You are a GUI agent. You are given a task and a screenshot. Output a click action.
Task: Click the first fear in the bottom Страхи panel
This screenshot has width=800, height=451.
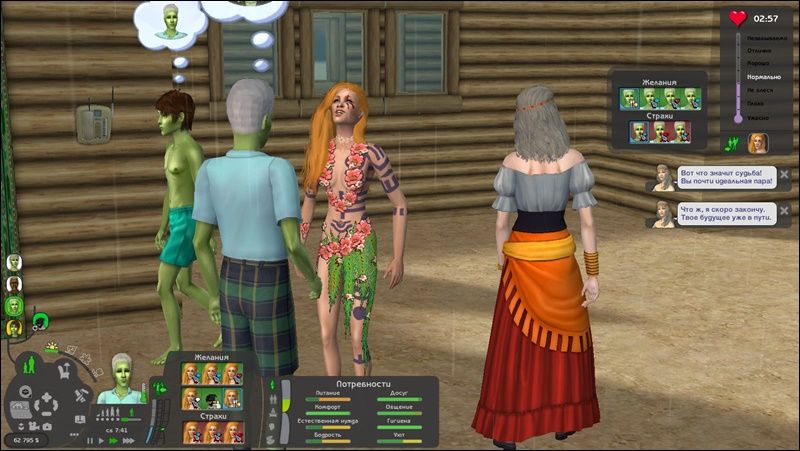click(190, 431)
